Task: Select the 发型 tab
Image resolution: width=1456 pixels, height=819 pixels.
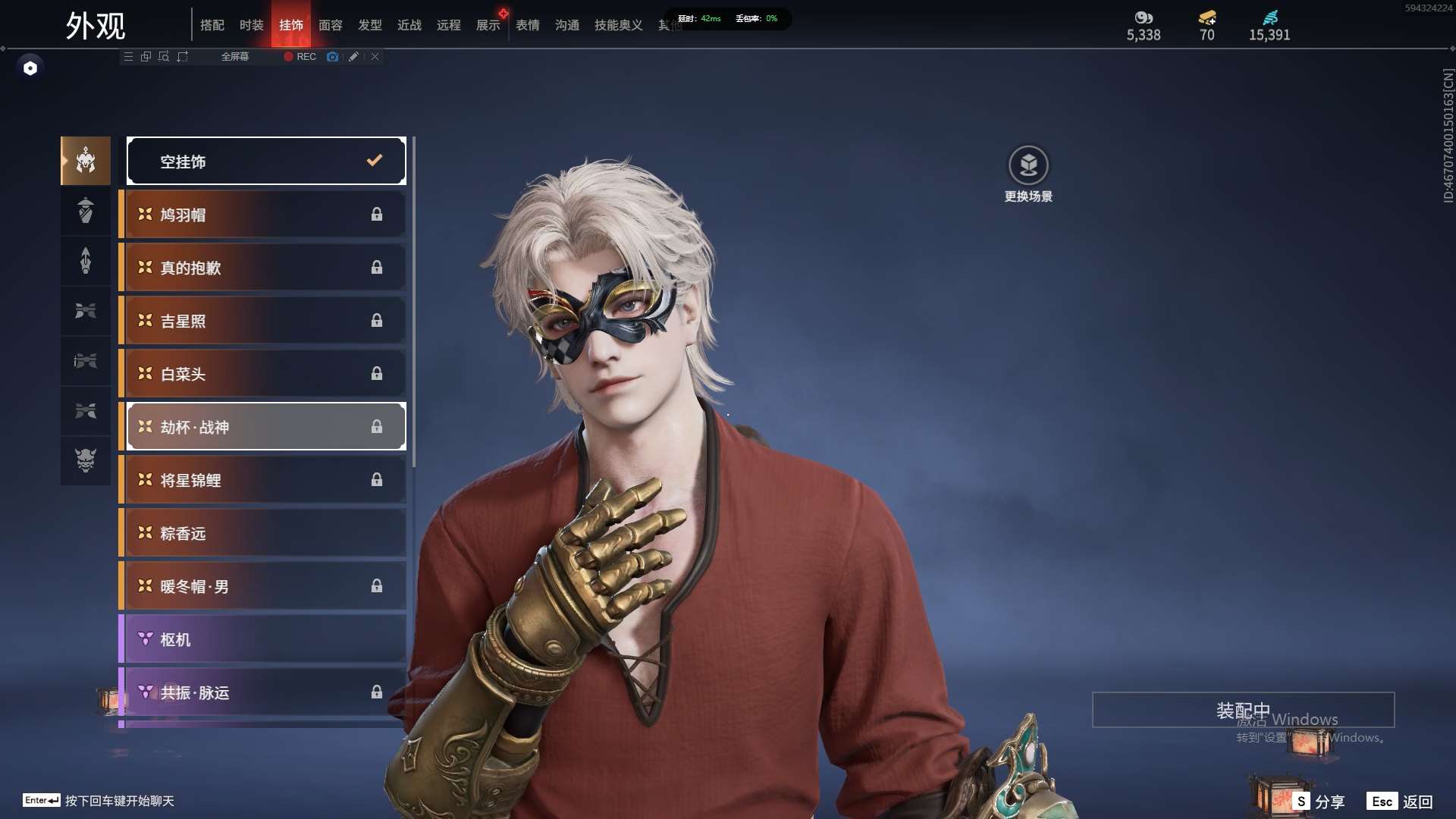Action: pos(369,25)
